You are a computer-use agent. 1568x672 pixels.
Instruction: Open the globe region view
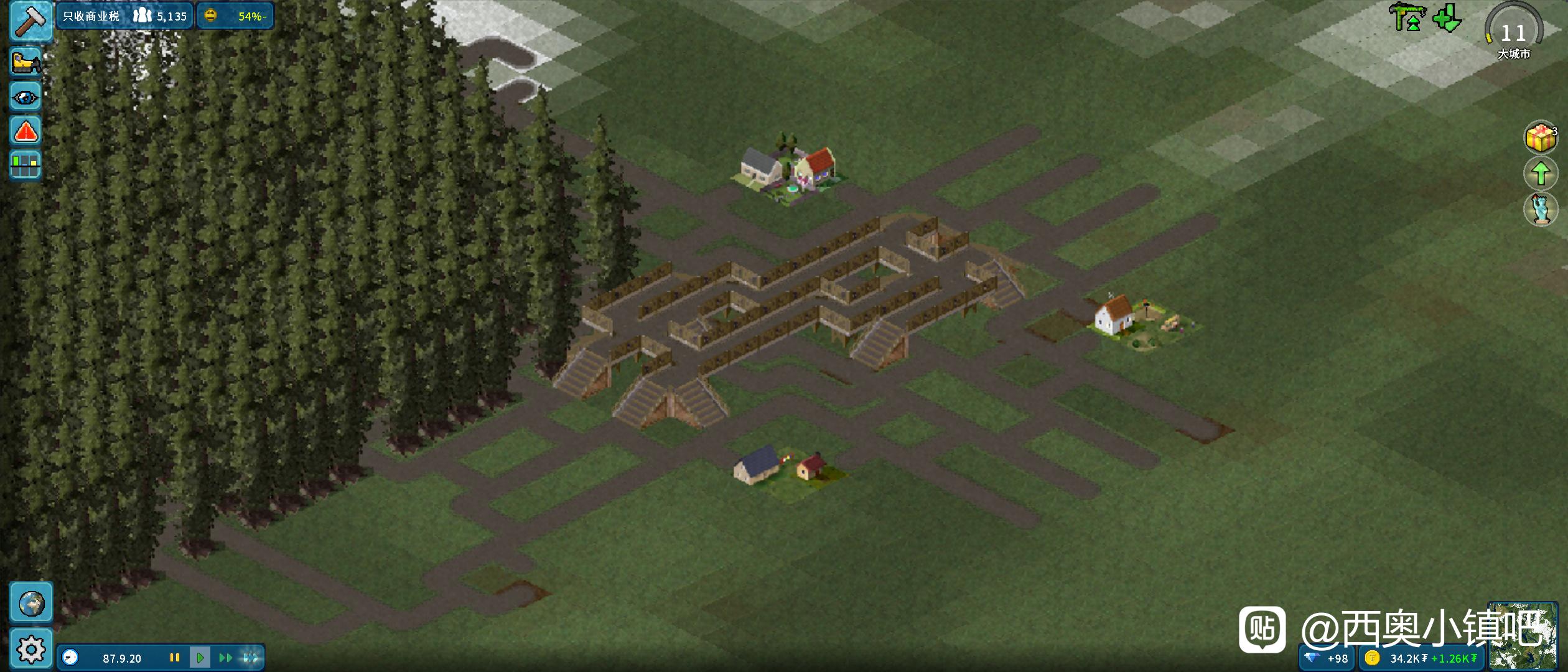click(x=31, y=603)
